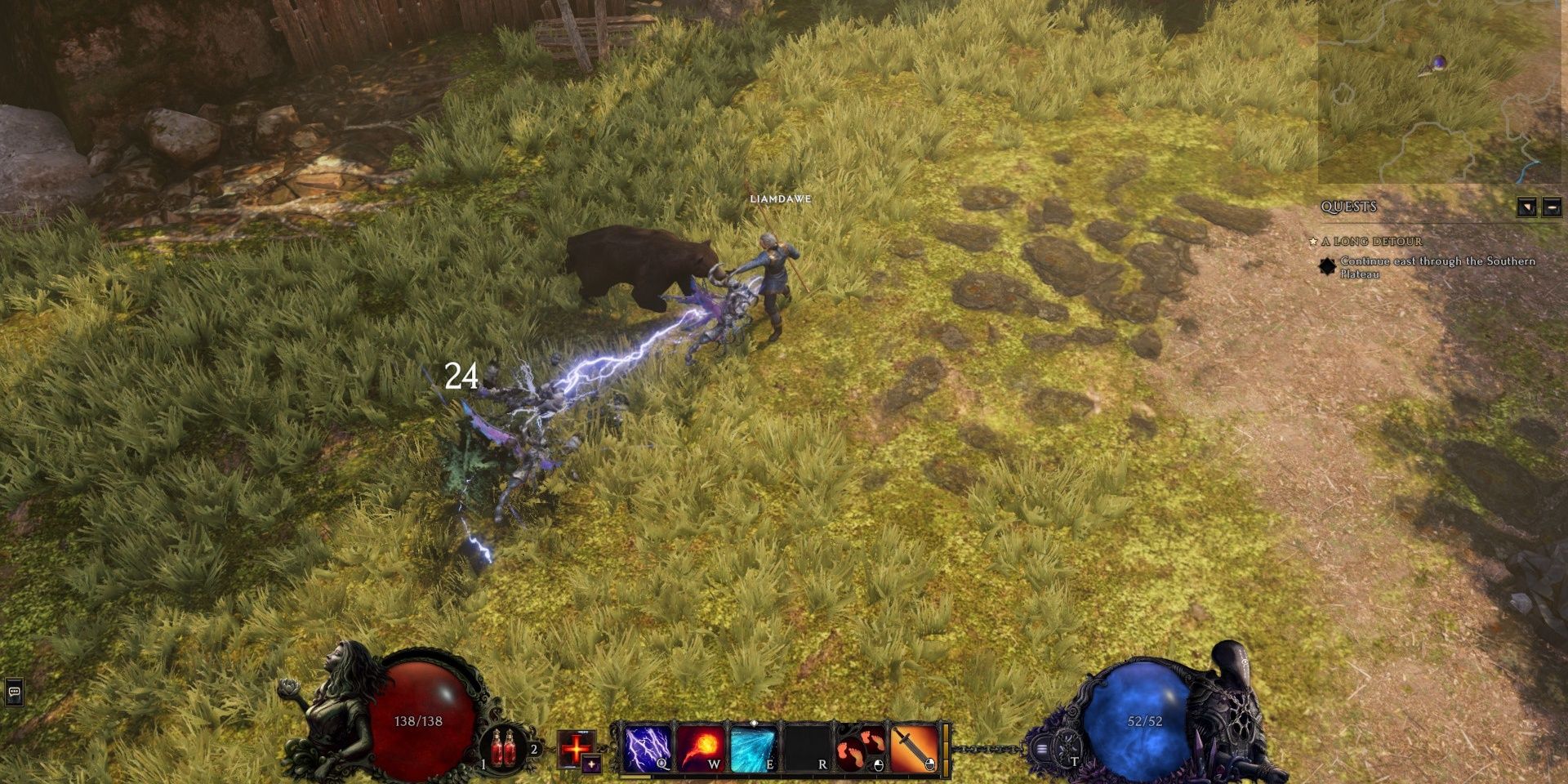Viewport: 1568px width, 784px height.
Task: Collapse the A Long Detour quest entry
Action: tap(1371, 243)
